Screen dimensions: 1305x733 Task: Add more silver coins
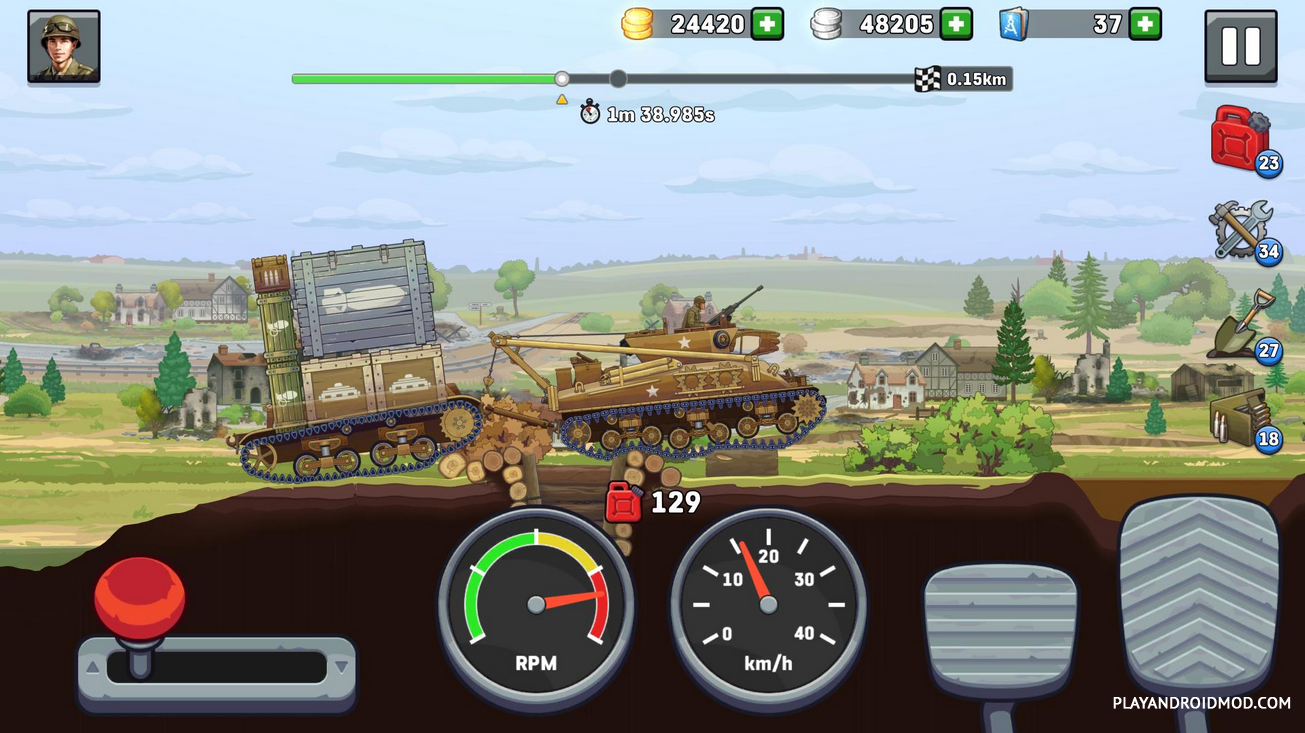coord(956,24)
